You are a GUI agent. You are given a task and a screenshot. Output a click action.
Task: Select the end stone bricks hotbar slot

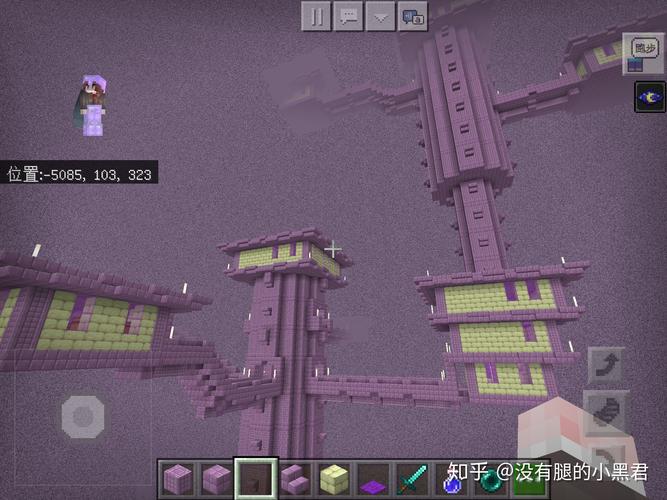point(333,478)
